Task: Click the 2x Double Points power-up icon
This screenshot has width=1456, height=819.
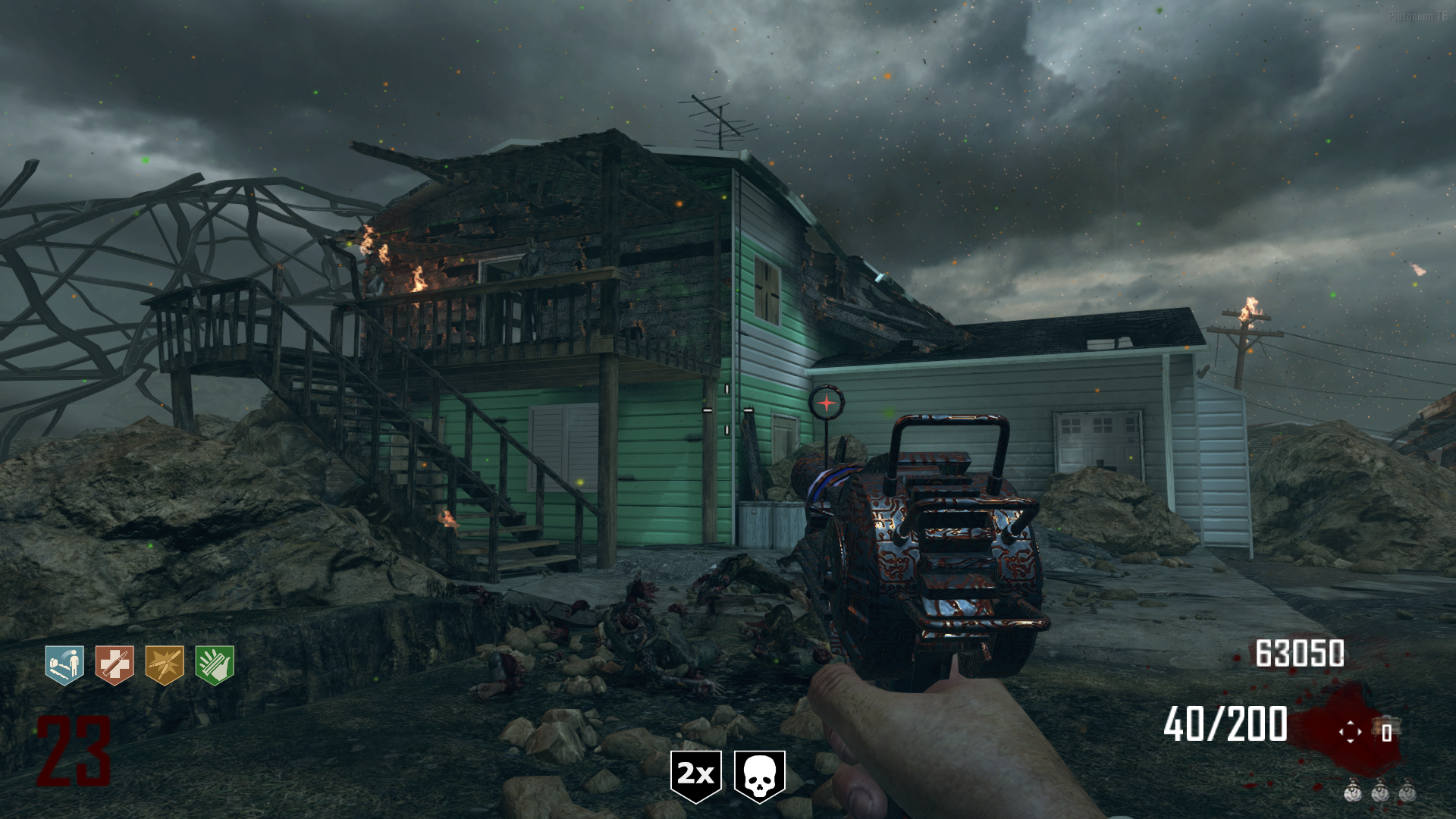Action: coord(695,776)
